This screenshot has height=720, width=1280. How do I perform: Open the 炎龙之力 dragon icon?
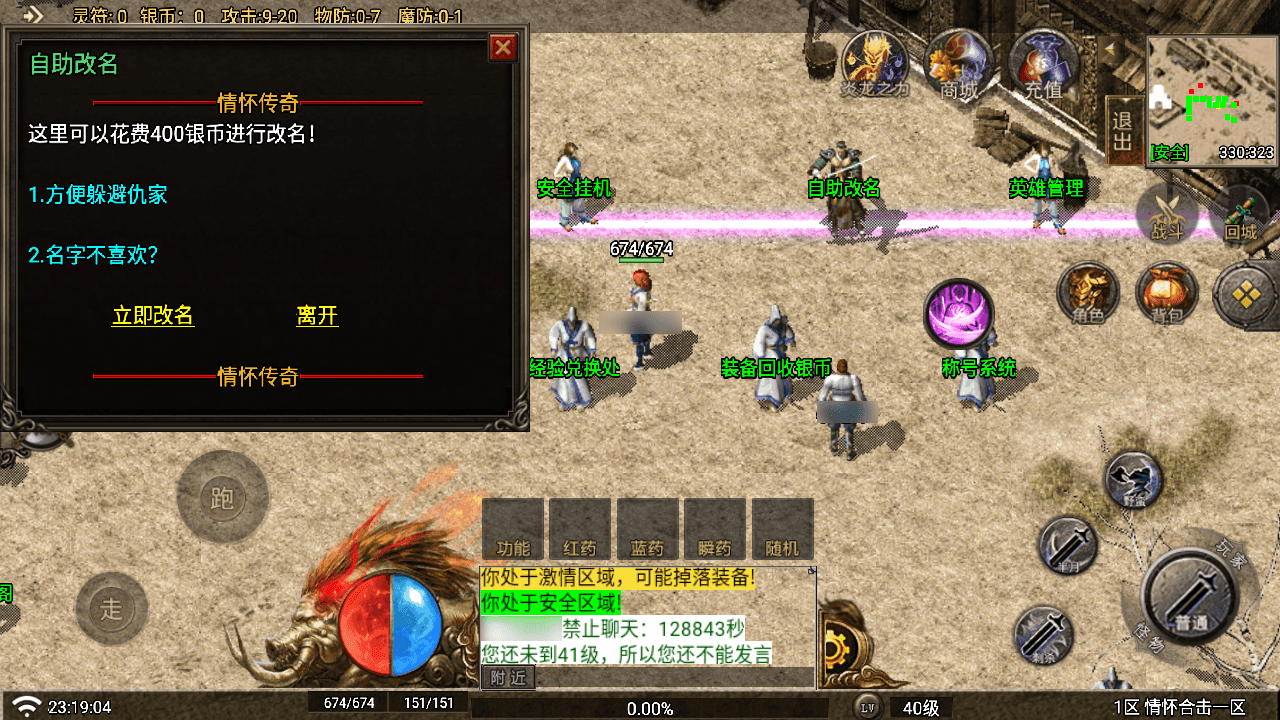pyautogui.click(x=874, y=64)
